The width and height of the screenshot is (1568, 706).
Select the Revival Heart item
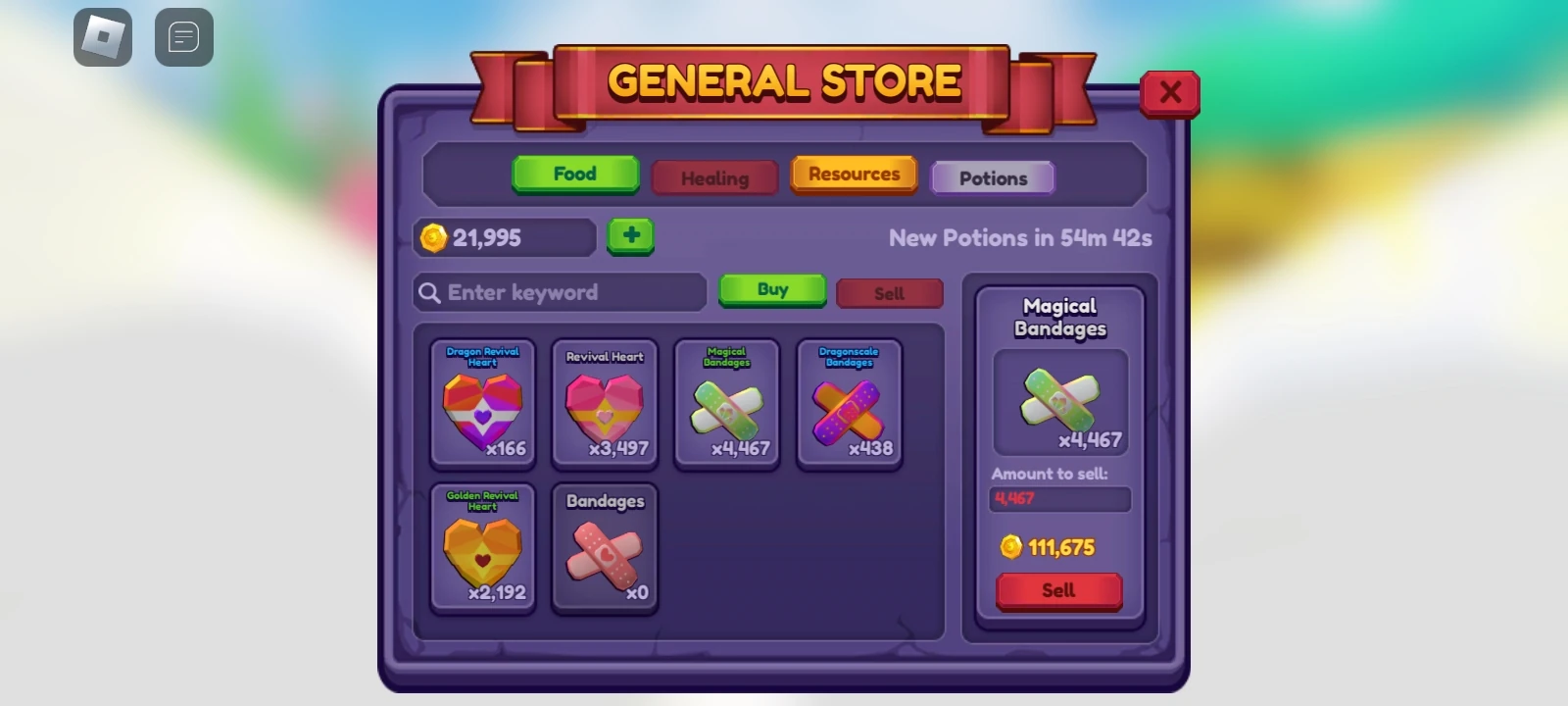pyautogui.click(x=605, y=404)
